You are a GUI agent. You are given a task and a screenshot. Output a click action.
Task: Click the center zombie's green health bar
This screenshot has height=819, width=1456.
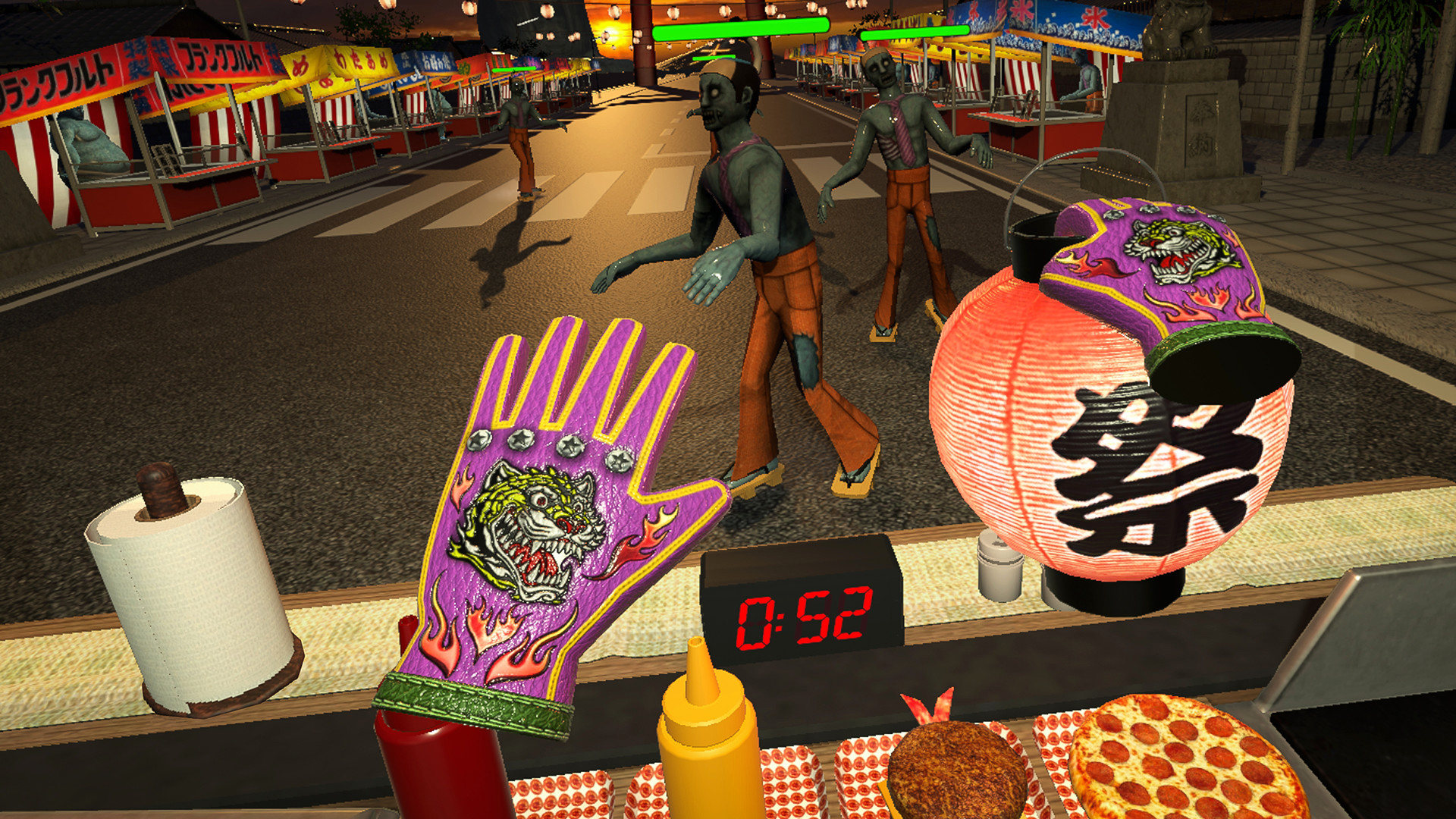(x=739, y=30)
